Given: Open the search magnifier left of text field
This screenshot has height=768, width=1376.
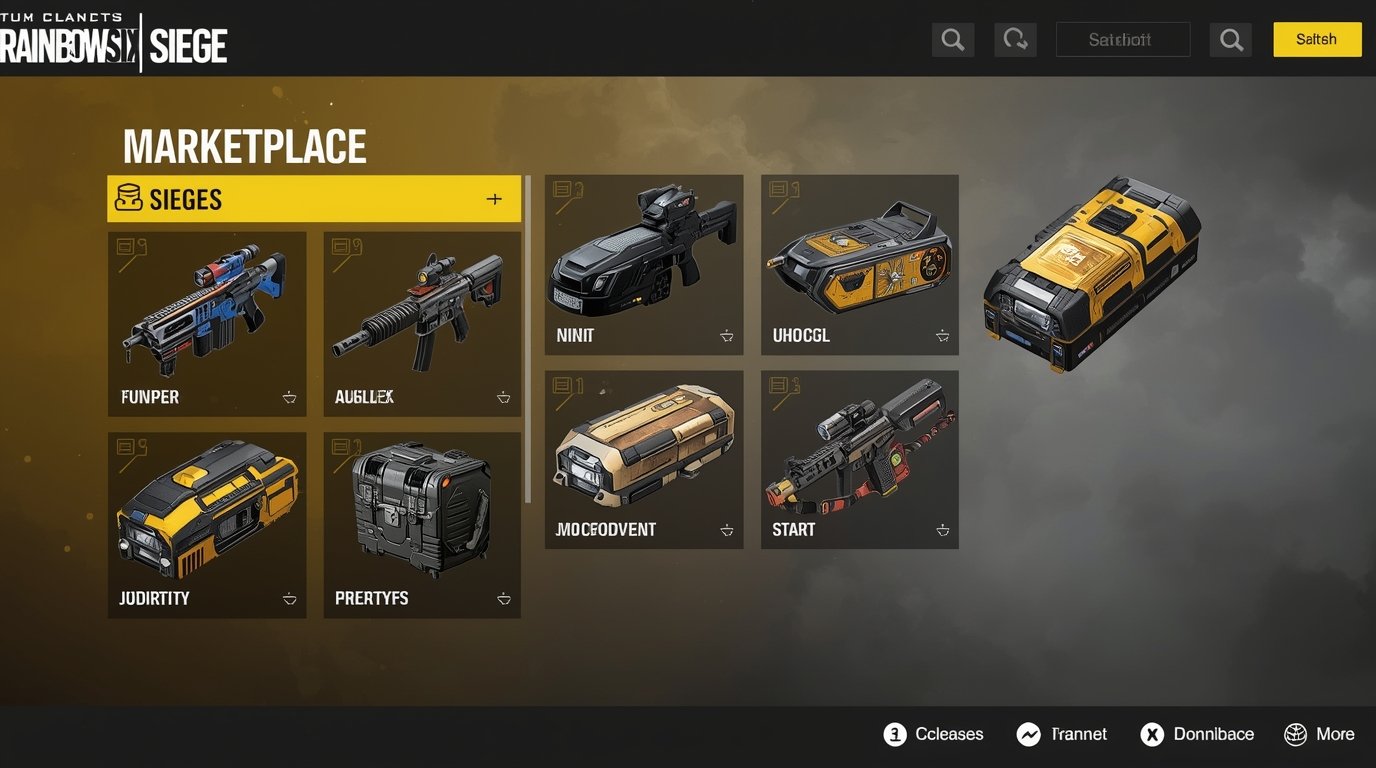Looking at the screenshot, I should (952, 39).
